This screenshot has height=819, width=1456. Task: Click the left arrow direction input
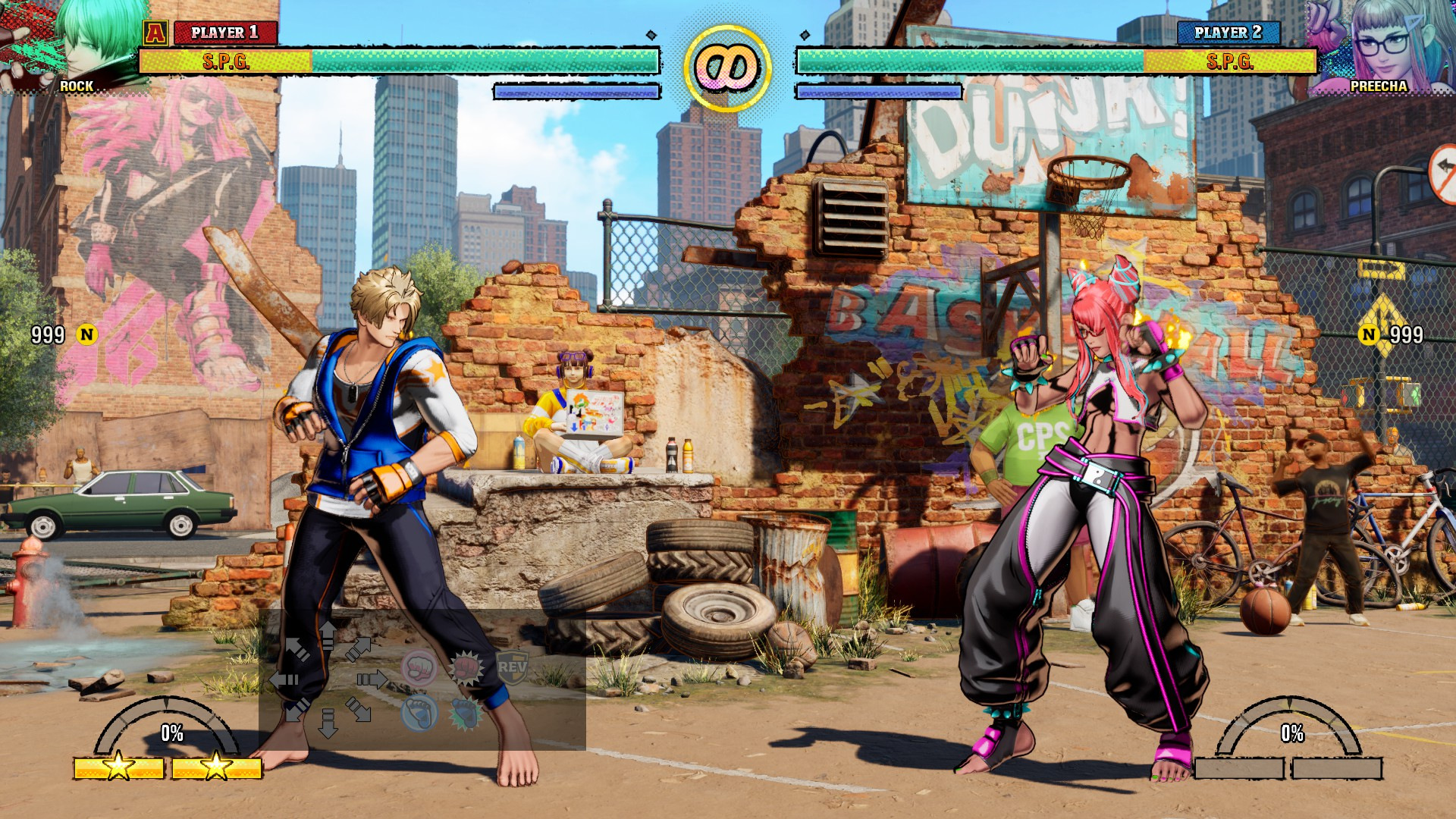click(284, 679)
